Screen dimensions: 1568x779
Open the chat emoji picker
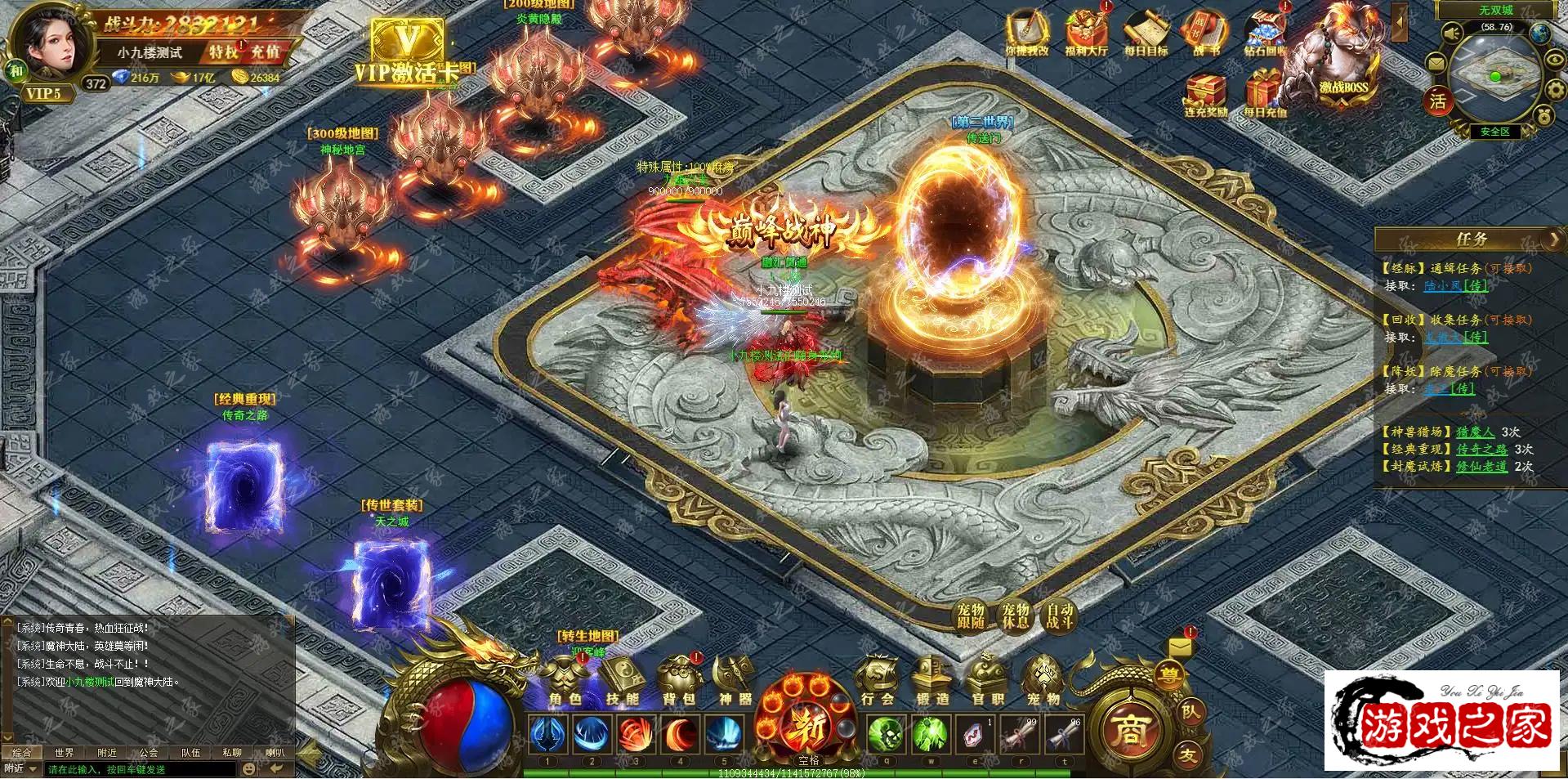pyautogui.click(x=249, y=769)
